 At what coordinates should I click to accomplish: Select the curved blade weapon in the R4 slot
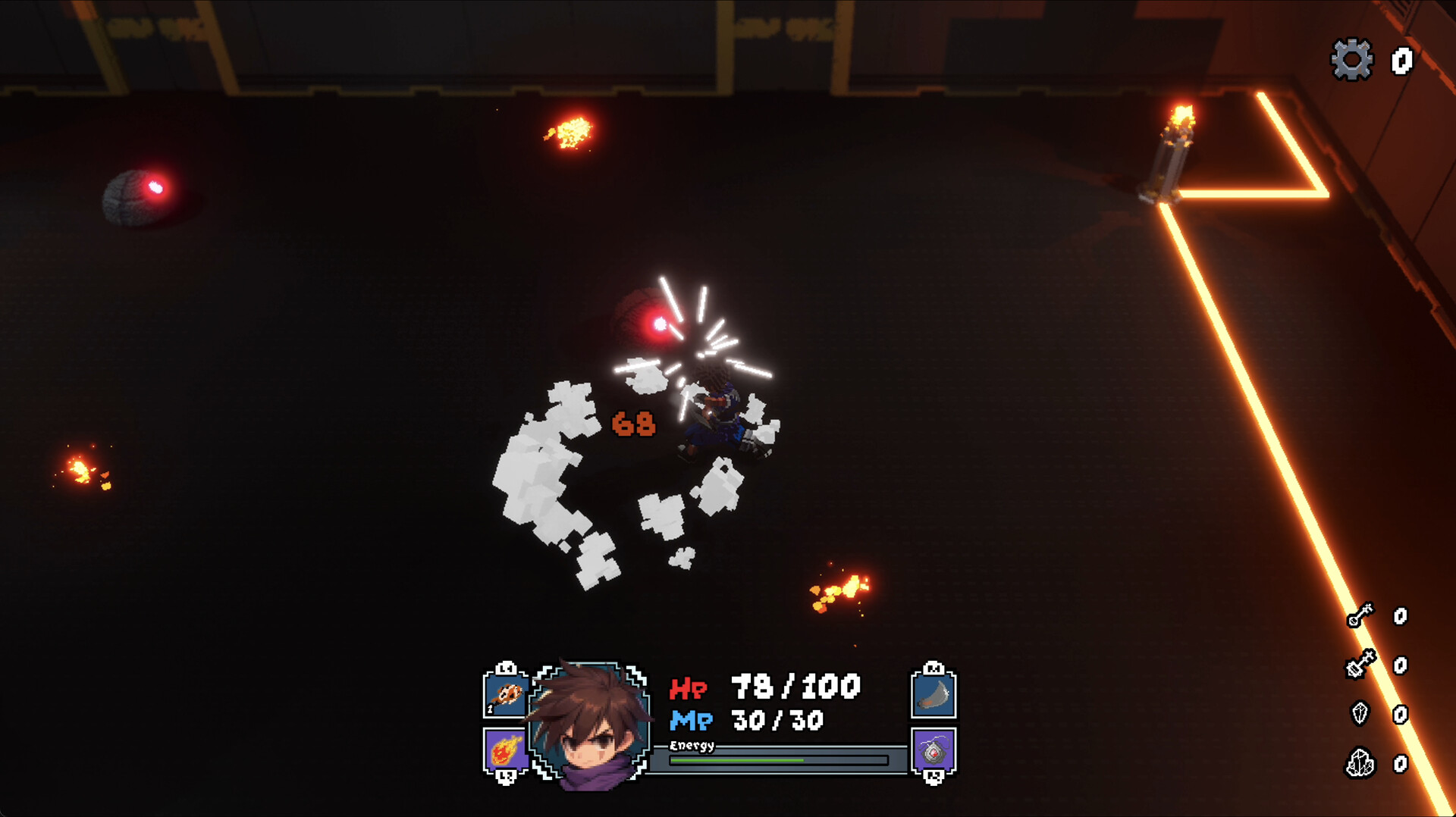[933, 693]
